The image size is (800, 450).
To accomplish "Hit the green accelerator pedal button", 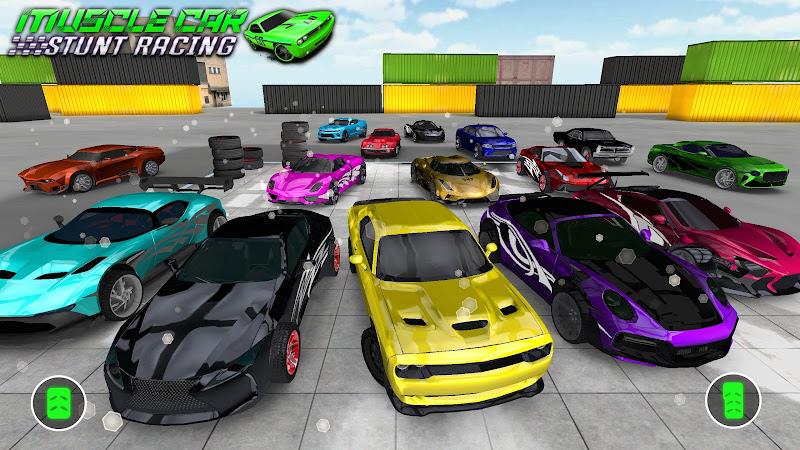I will pyautogui.click(x=727, y=402).
